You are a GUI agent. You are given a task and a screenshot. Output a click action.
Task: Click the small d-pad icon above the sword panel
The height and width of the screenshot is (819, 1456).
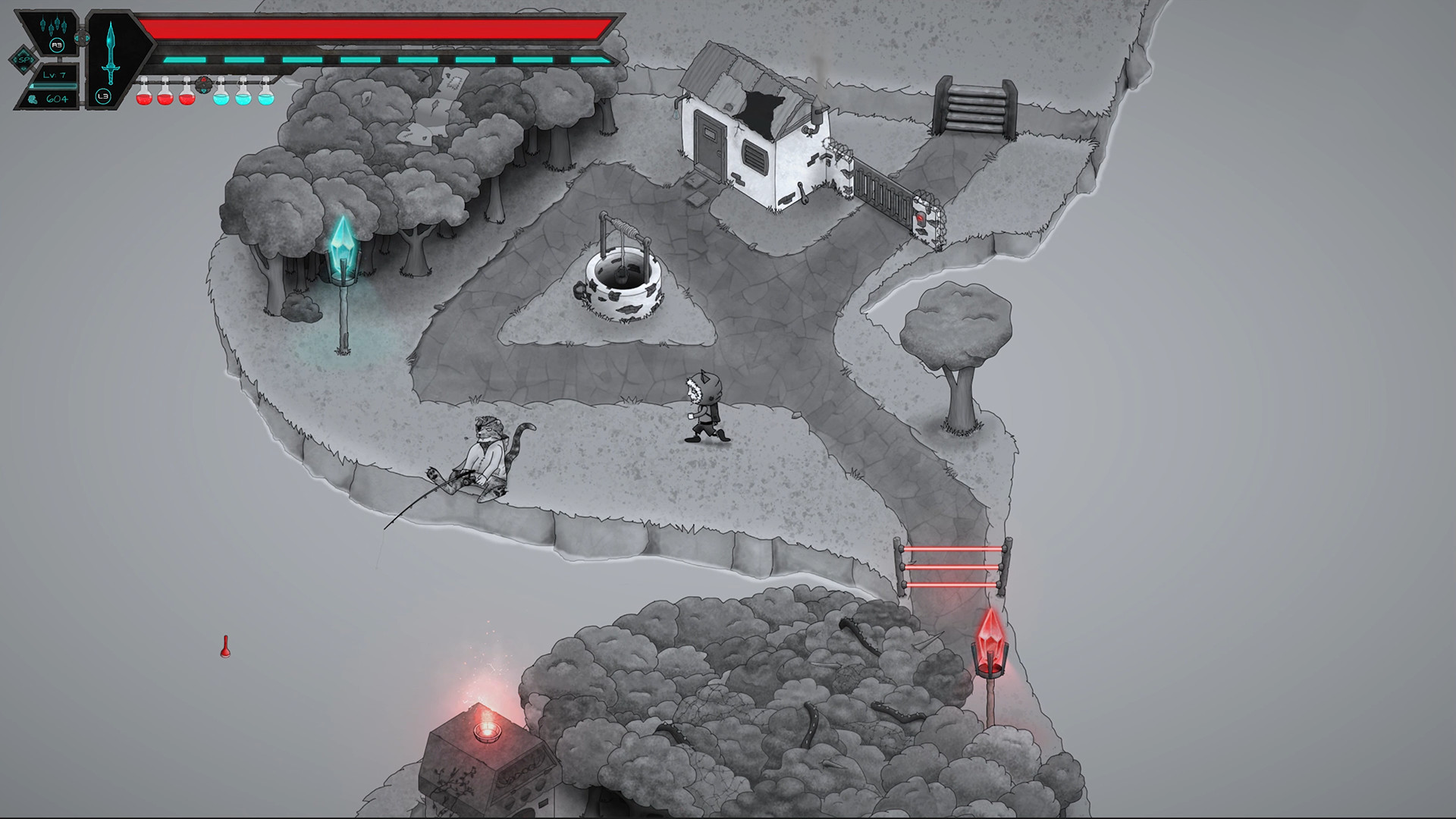point(82,38)
